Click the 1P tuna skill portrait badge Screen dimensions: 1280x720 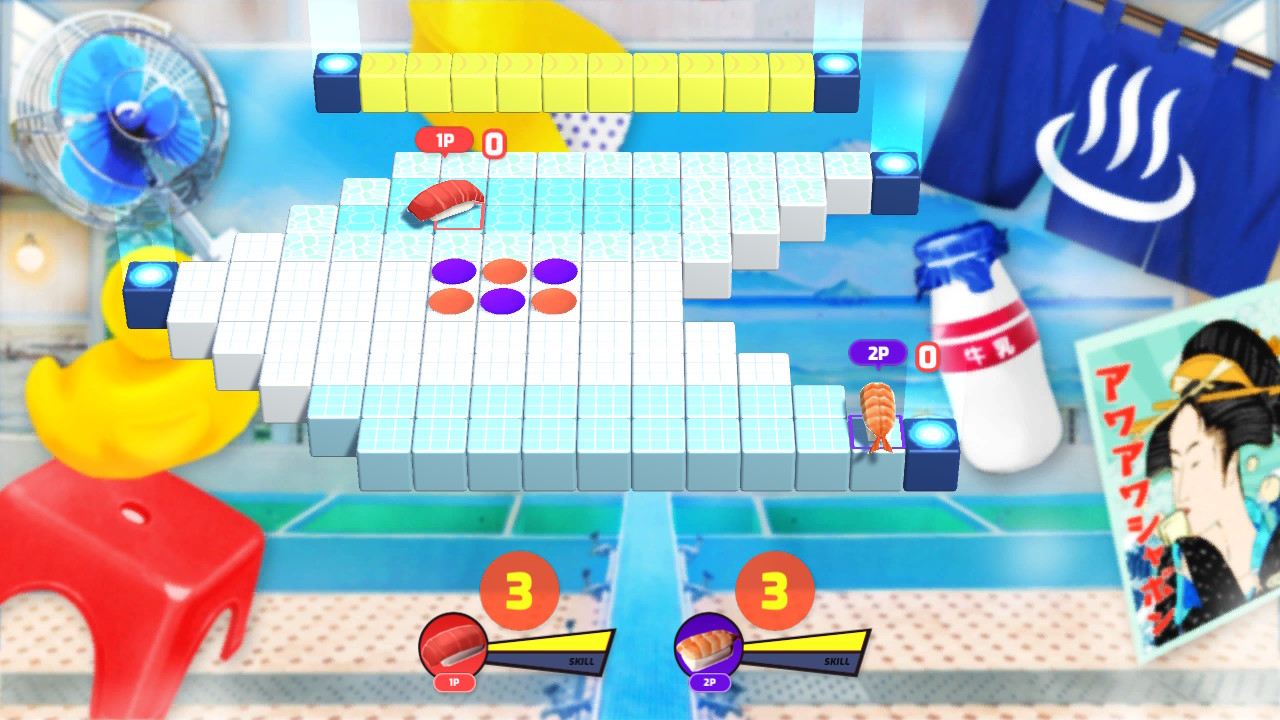pyautogui.click(x=452, y=645)
